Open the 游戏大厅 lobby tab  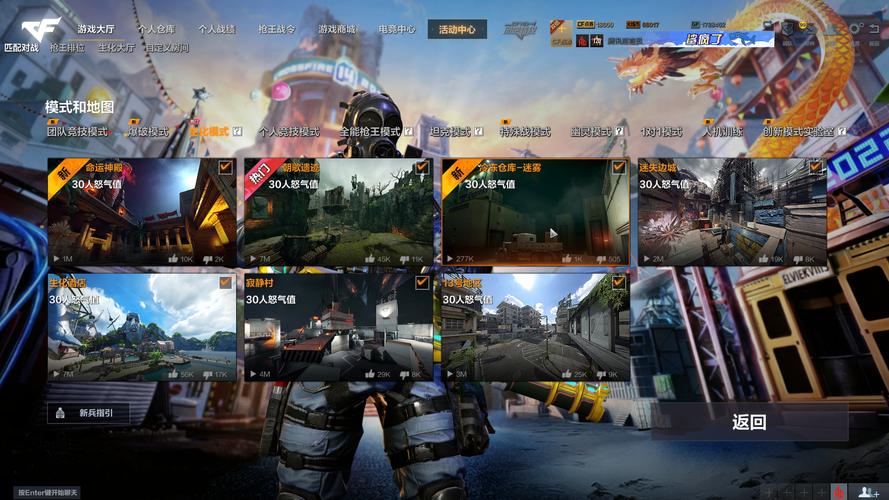(96, 29)
